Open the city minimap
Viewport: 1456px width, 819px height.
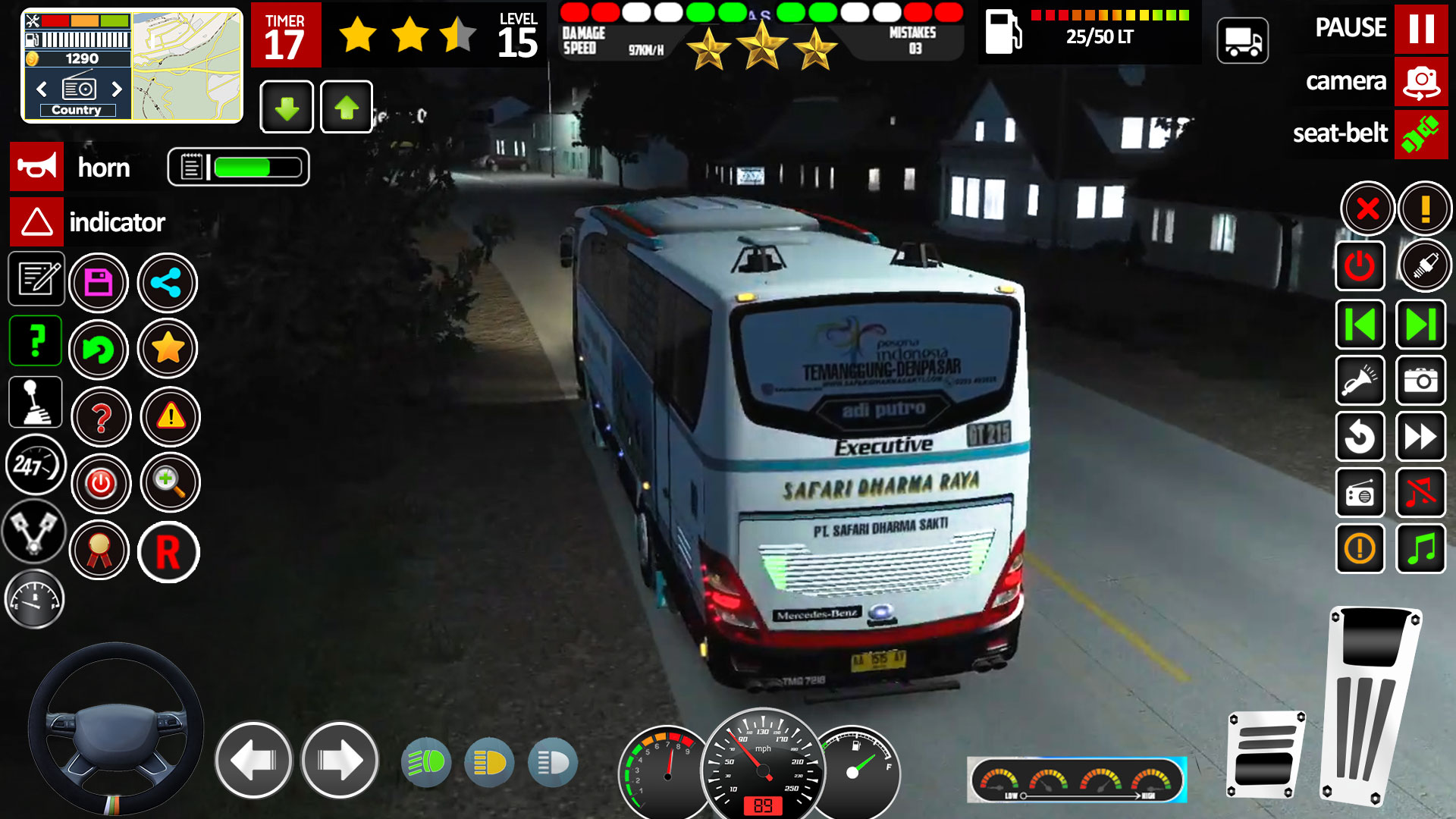[187, 66]
